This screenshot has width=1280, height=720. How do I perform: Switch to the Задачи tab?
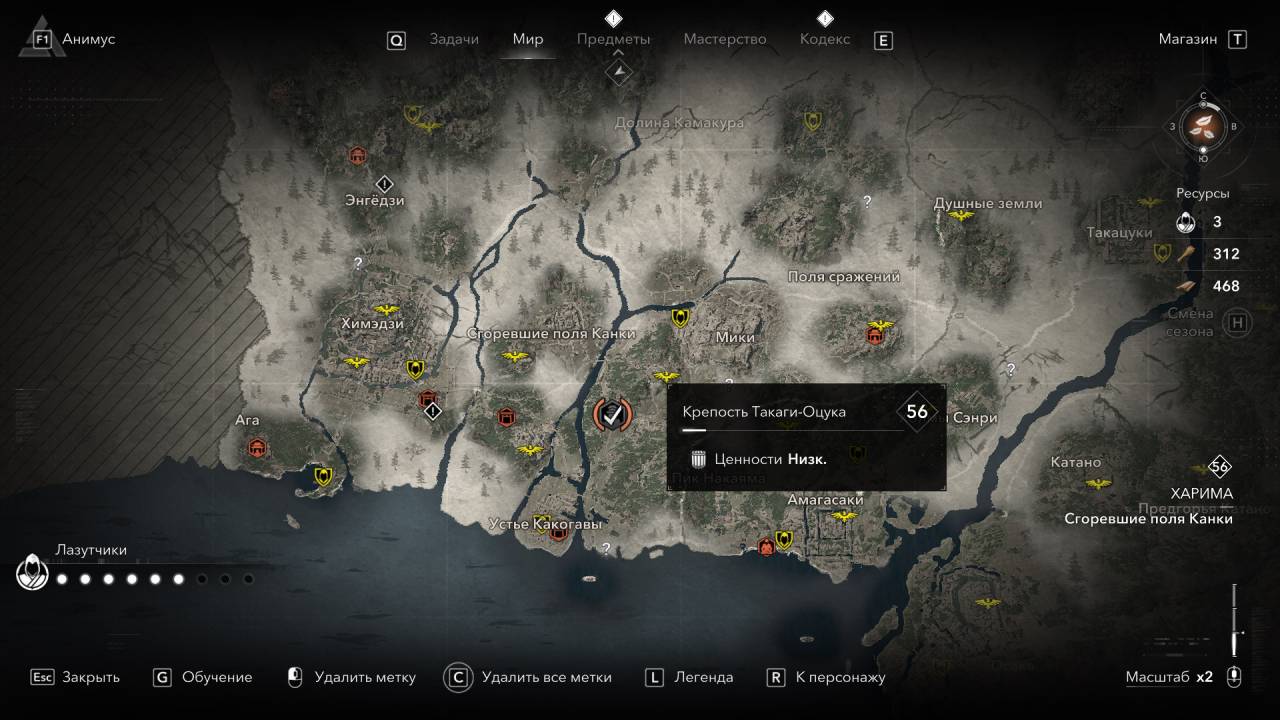pyautogui.click(x=454, y=39)
